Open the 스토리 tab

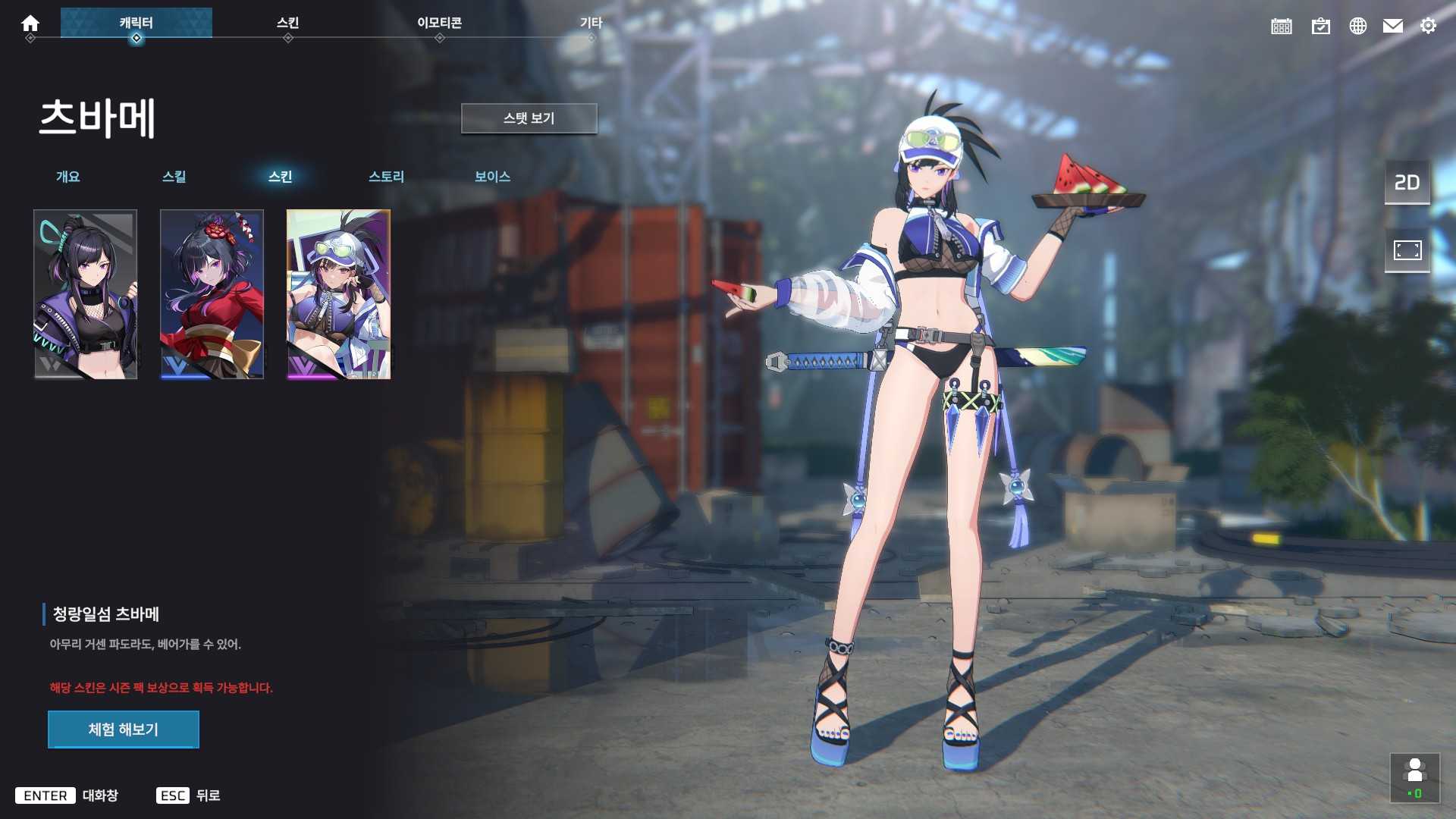[385, 177]
